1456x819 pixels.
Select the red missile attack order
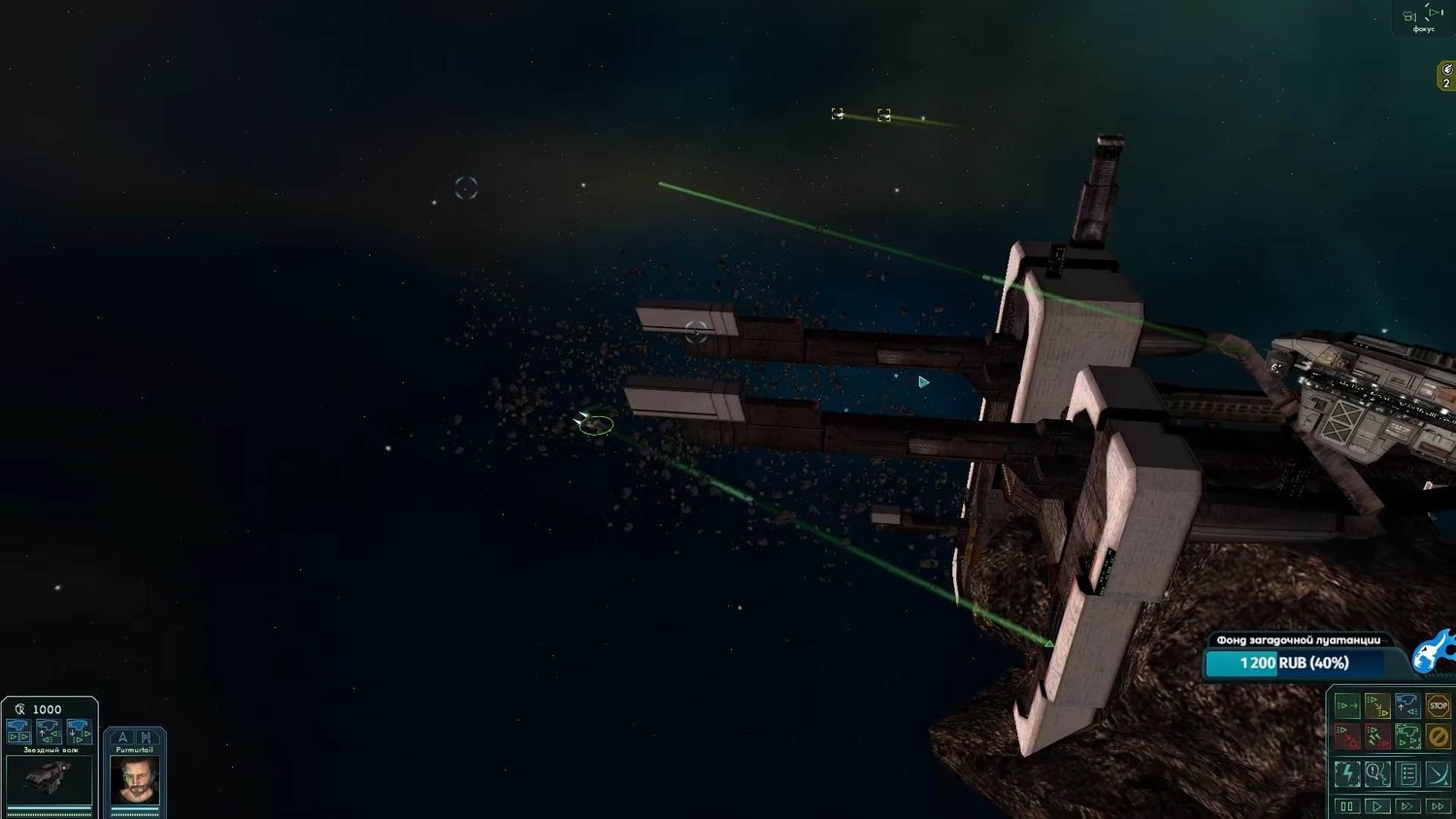1376,737
